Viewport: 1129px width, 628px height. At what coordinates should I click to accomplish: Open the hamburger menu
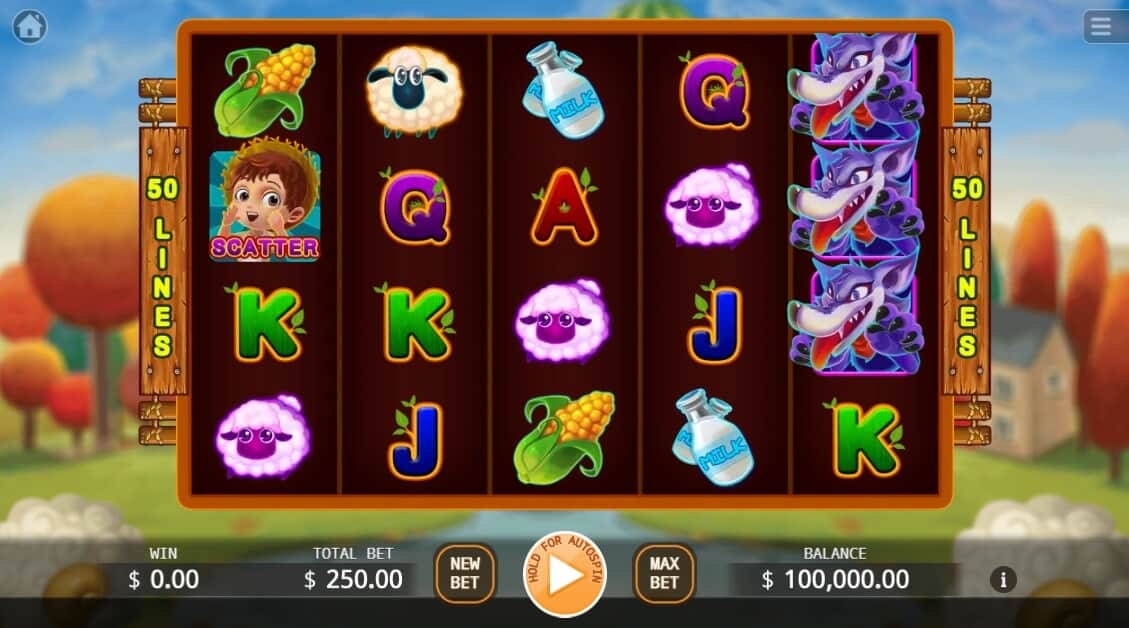tap(1101, 27)
